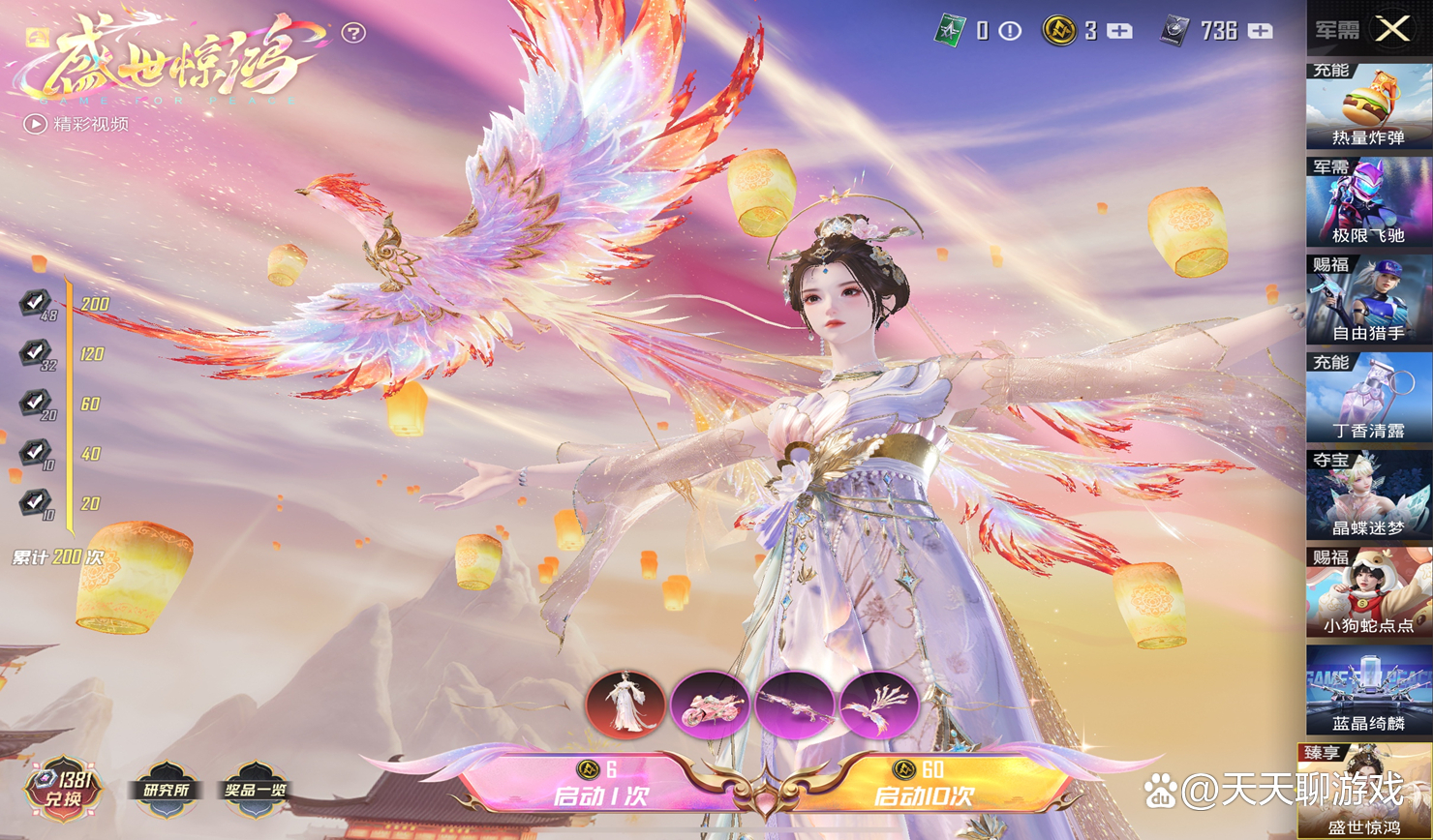Switch to the 热量炸弹 event tab

pos(1368,105)
